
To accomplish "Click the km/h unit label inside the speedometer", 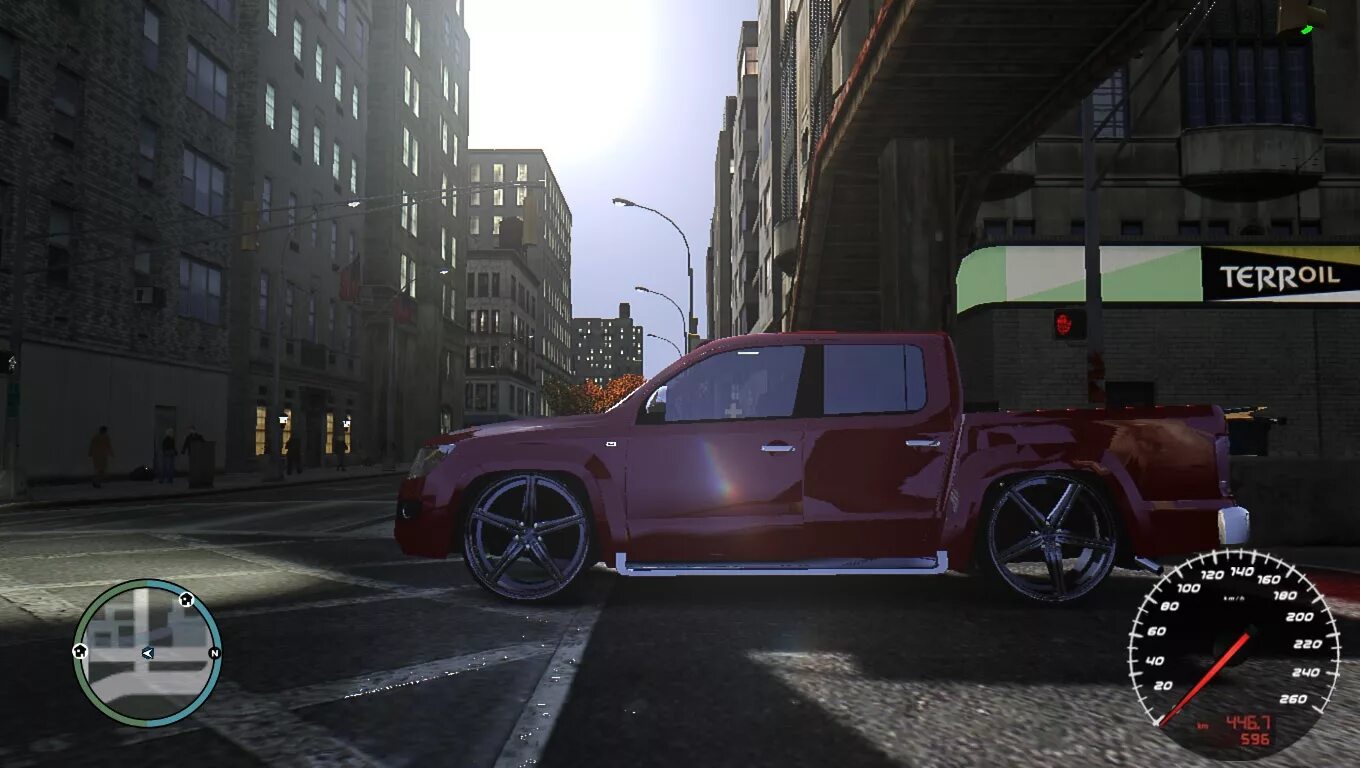I will 1232,597.
